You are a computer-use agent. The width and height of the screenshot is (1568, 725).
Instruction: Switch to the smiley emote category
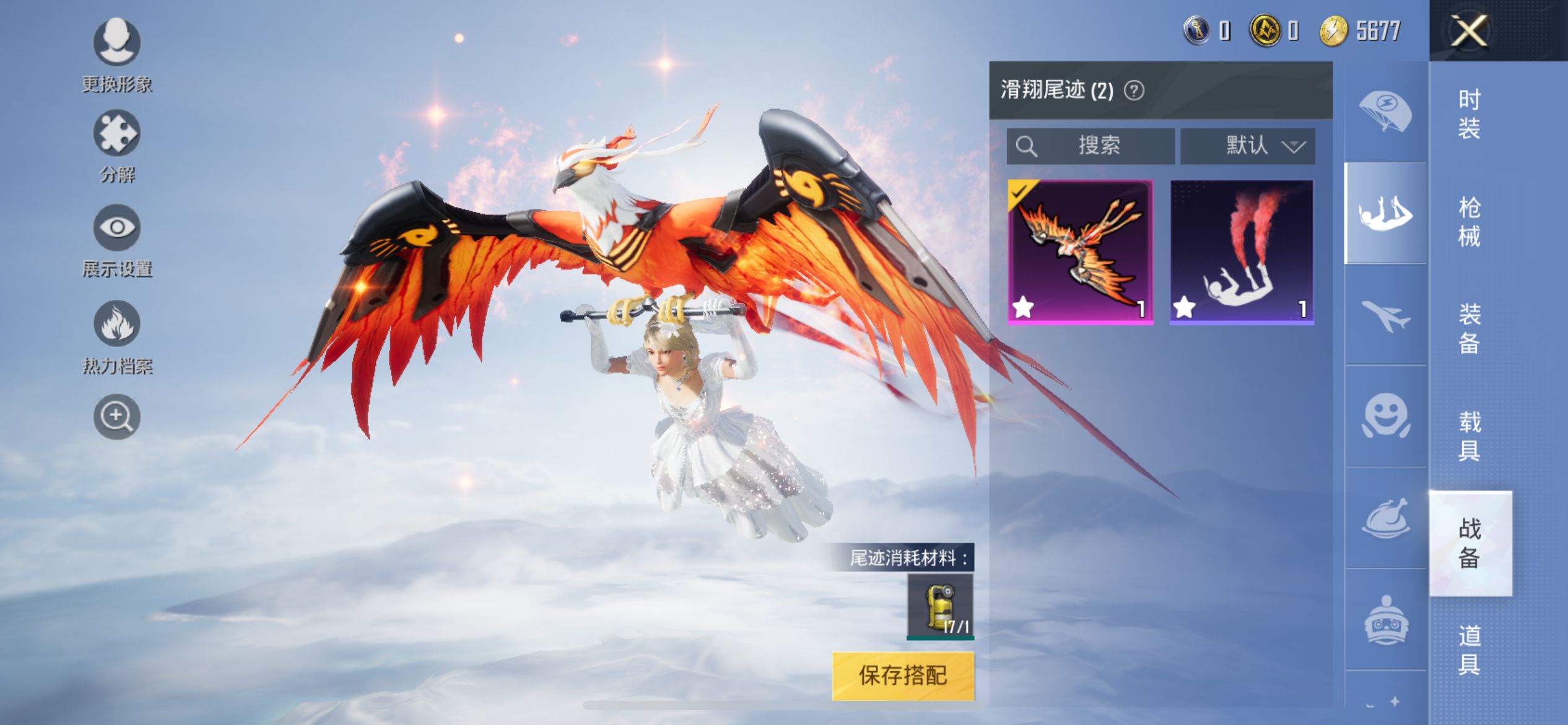tap(1385, 416)
